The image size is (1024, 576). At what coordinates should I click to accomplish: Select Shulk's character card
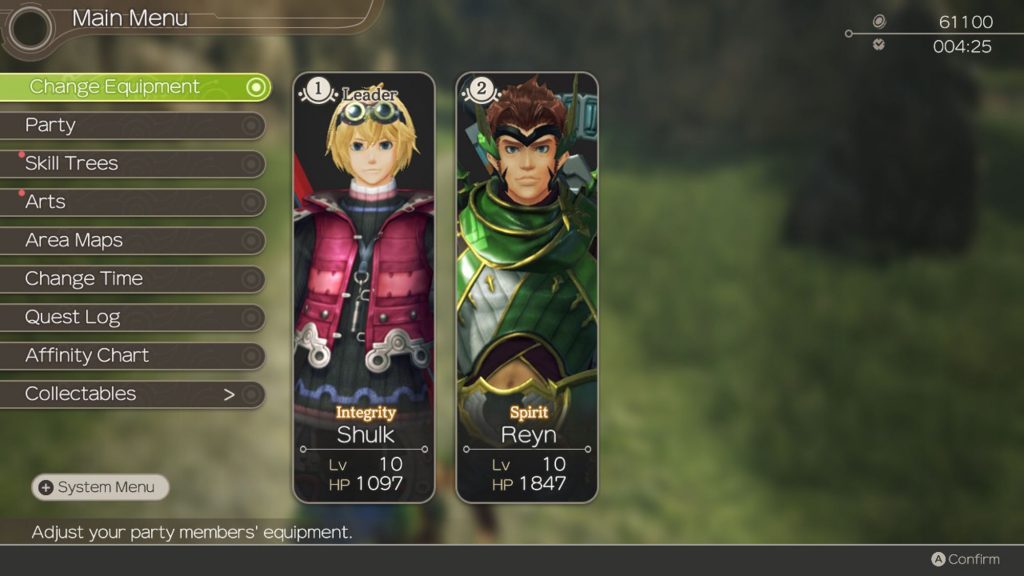coord(364,287)
